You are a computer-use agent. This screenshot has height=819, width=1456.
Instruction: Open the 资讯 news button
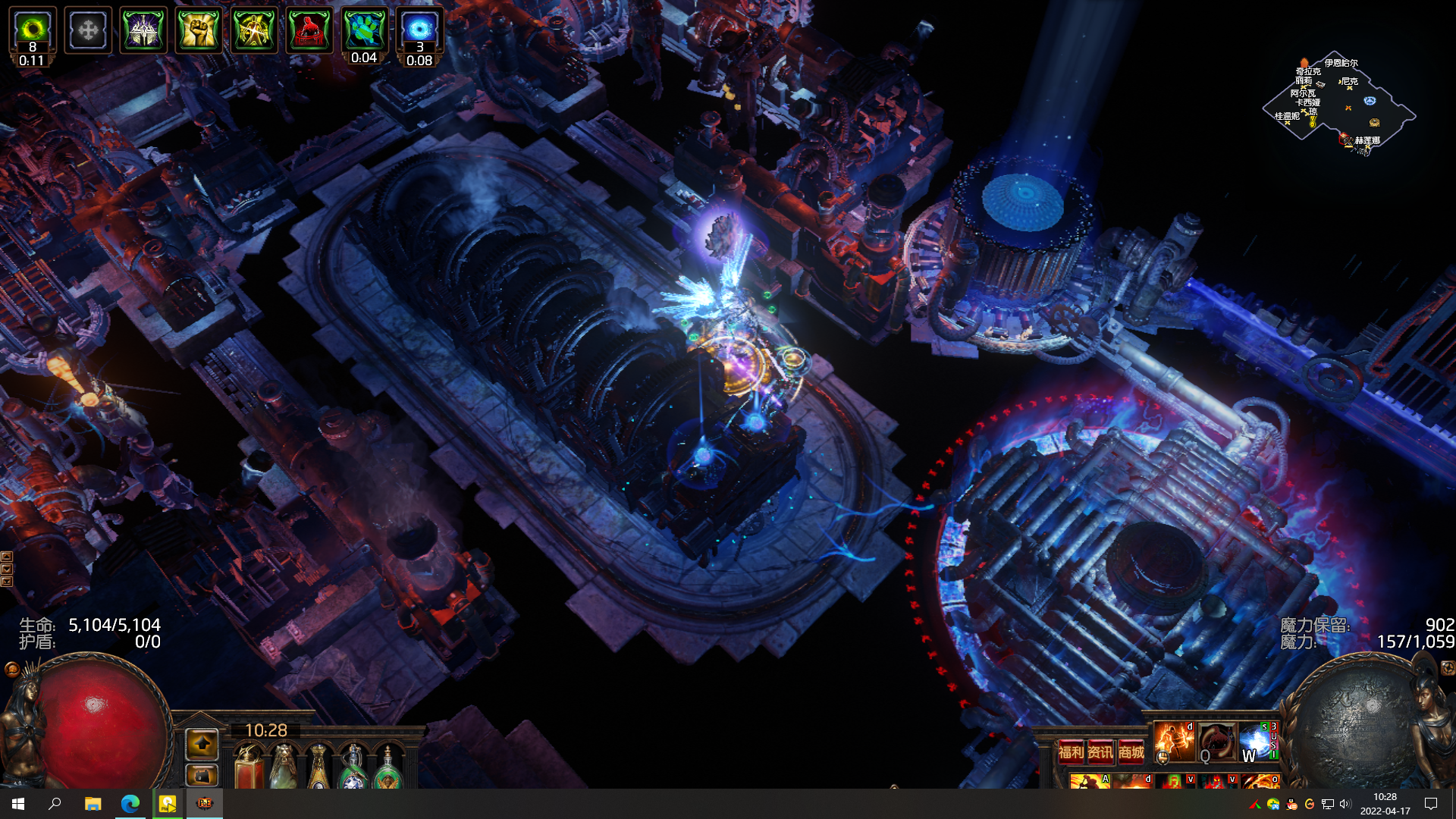click(1100, 752)
